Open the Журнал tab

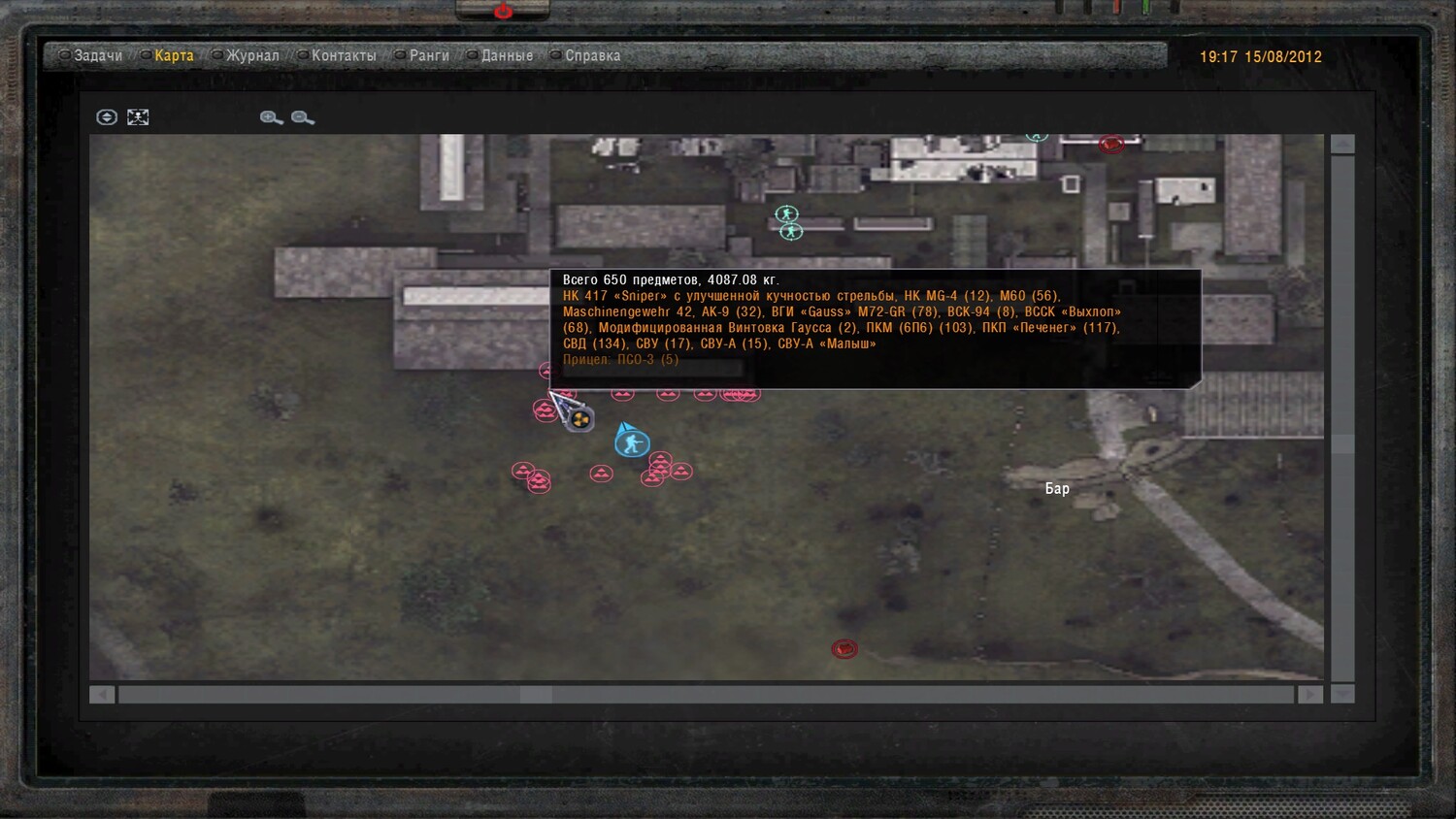click(x=252, y=56)
